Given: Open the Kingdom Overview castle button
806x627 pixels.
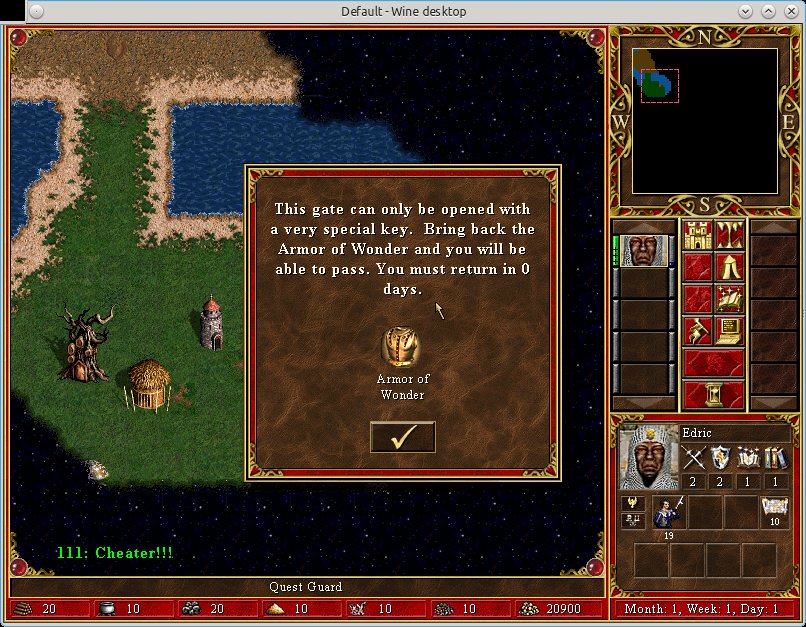Looking at the screenshot, I should coord(697,237).
